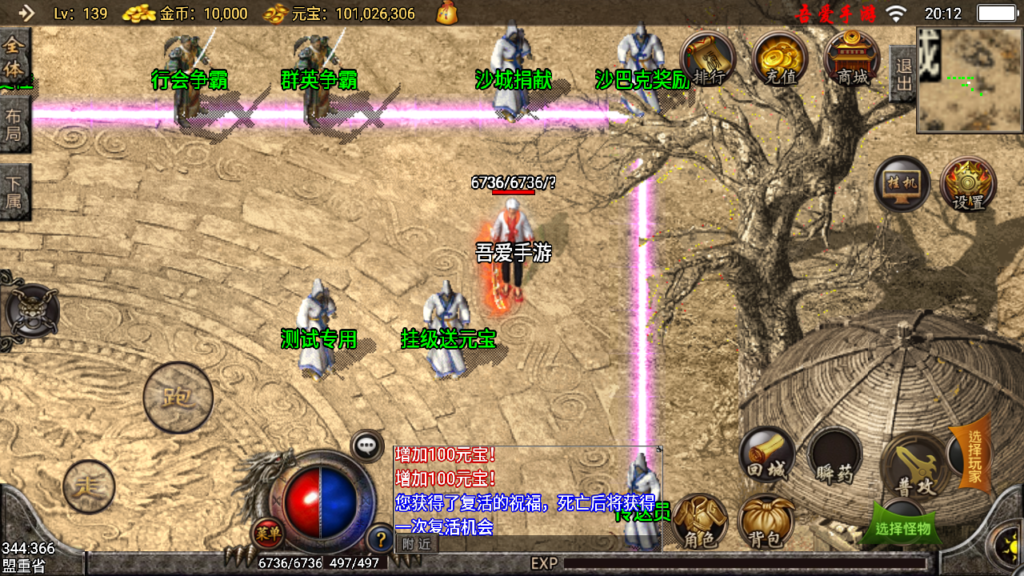
Task: Choose the 选择怪物 target monster button
Action: click(902, 526)
